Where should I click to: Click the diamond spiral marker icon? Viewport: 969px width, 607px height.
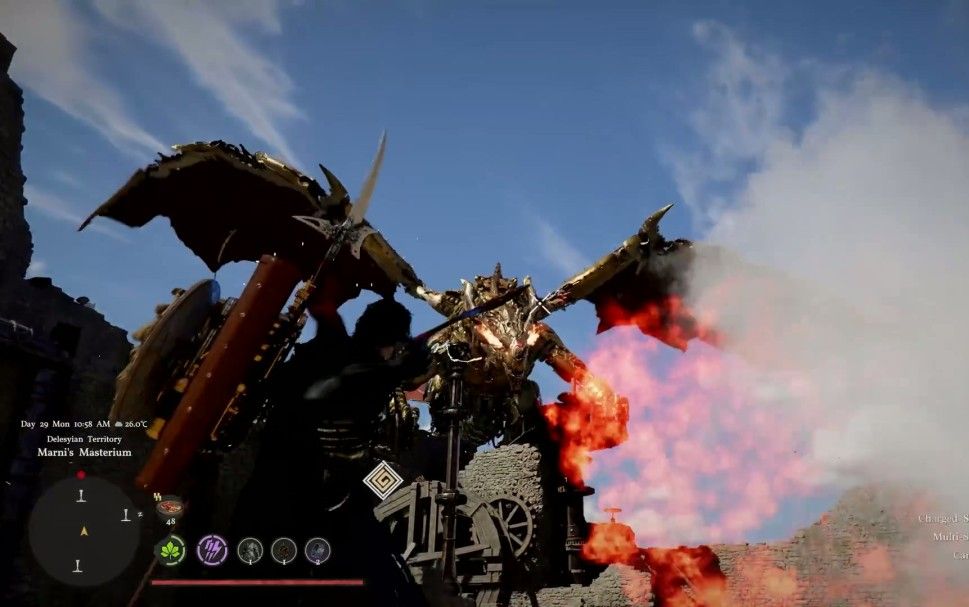382,481
